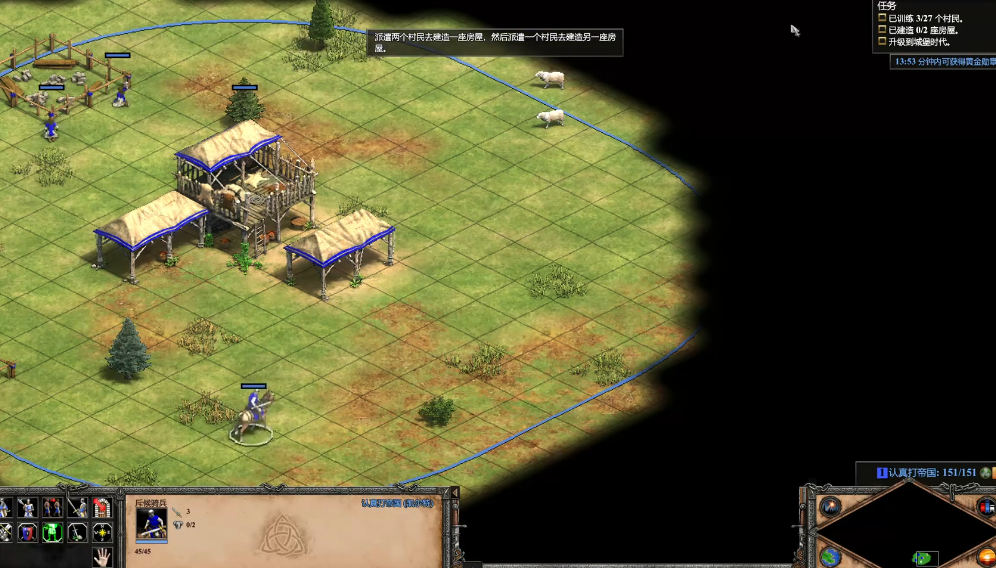This screenshot has width=996, height=568.
Task: Toggle the minimap terrain globe button
Action: pyautogui.click(x=830, y=557)
